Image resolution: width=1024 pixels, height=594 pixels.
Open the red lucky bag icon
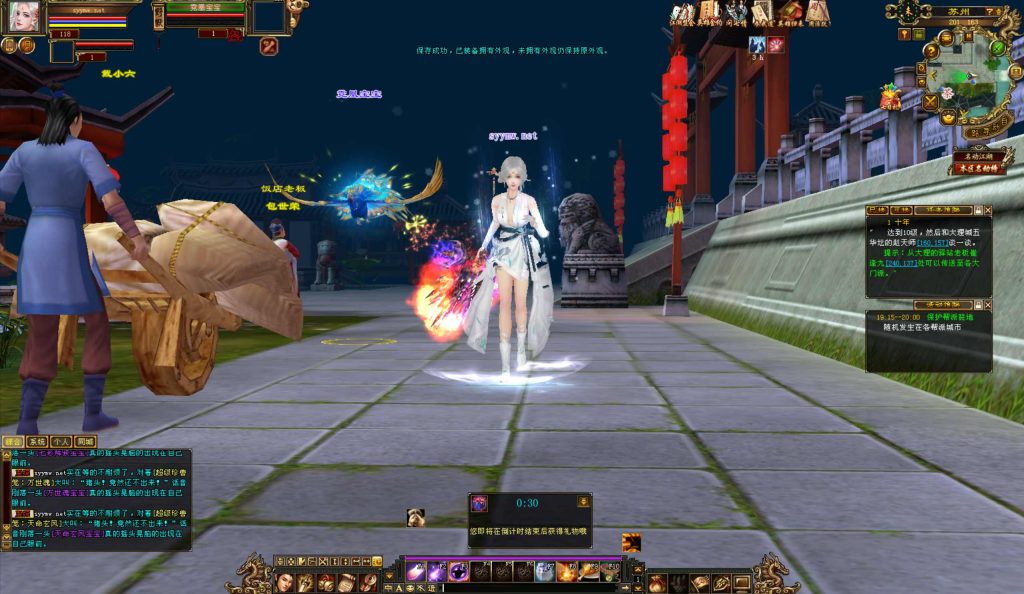point(889,98)
